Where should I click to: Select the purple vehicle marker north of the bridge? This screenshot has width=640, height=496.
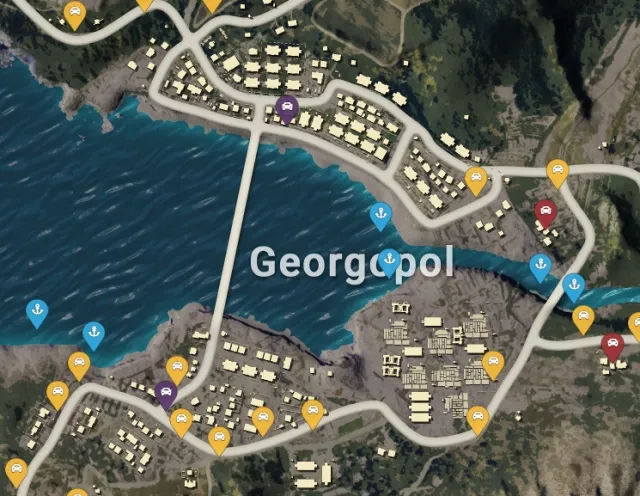(x=287, y=107)
